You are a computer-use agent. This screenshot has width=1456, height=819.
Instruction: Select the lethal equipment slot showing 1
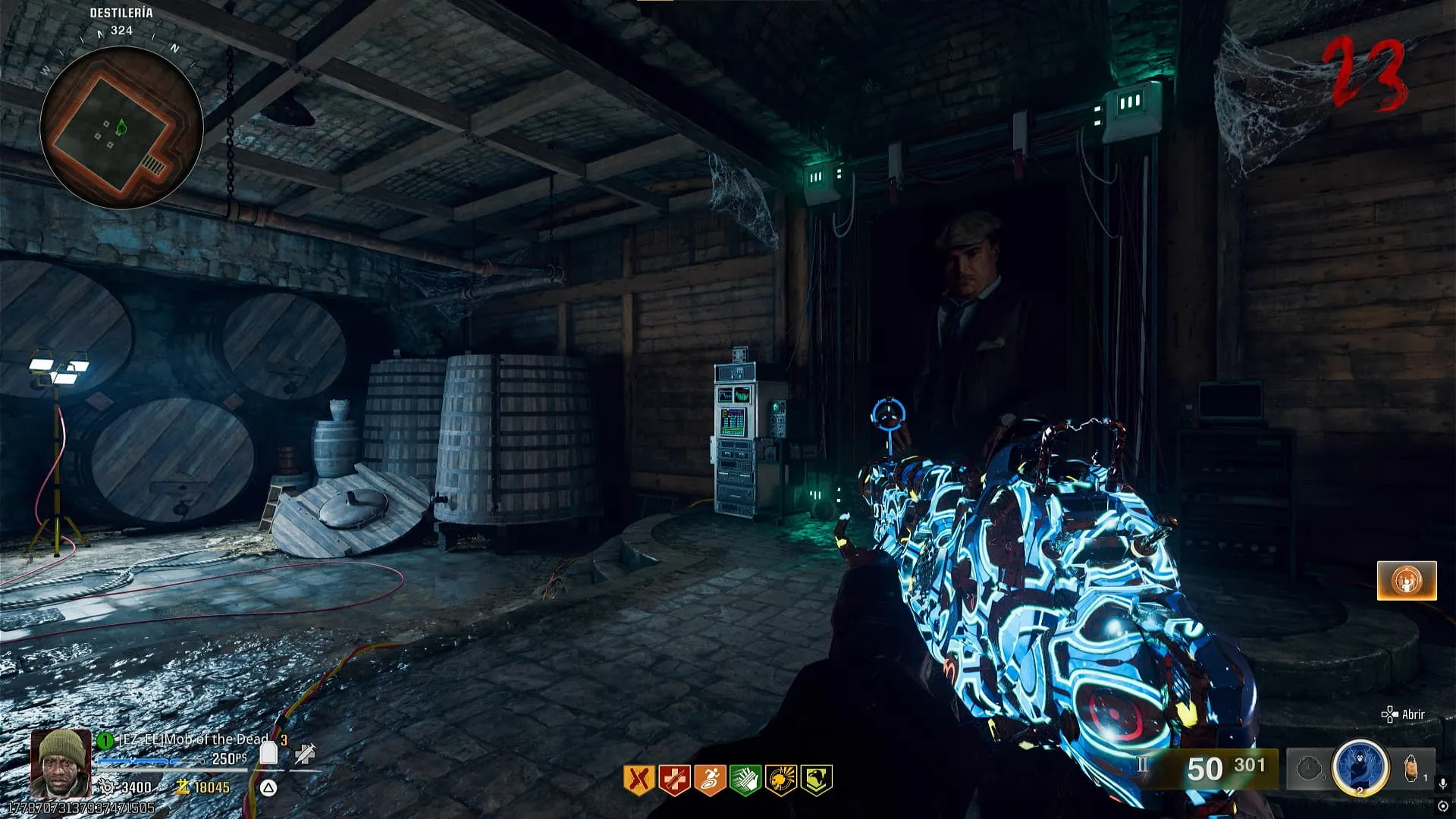coord(1414,769)
